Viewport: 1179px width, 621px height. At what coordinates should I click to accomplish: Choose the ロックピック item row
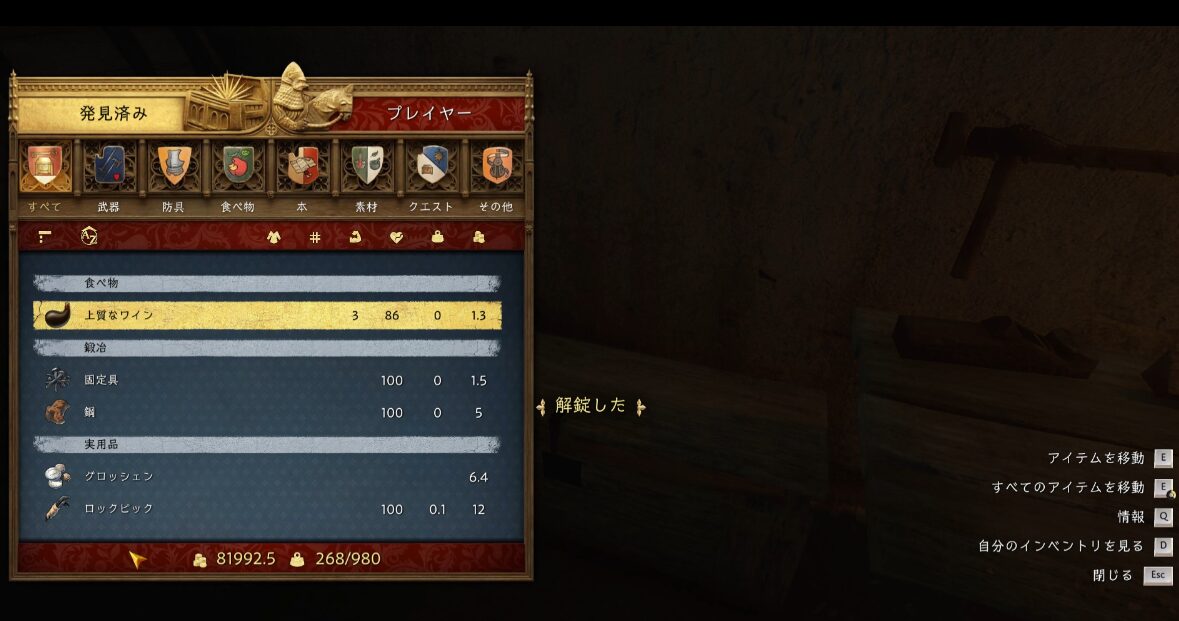pyautogui.click(x=267, y=509)
